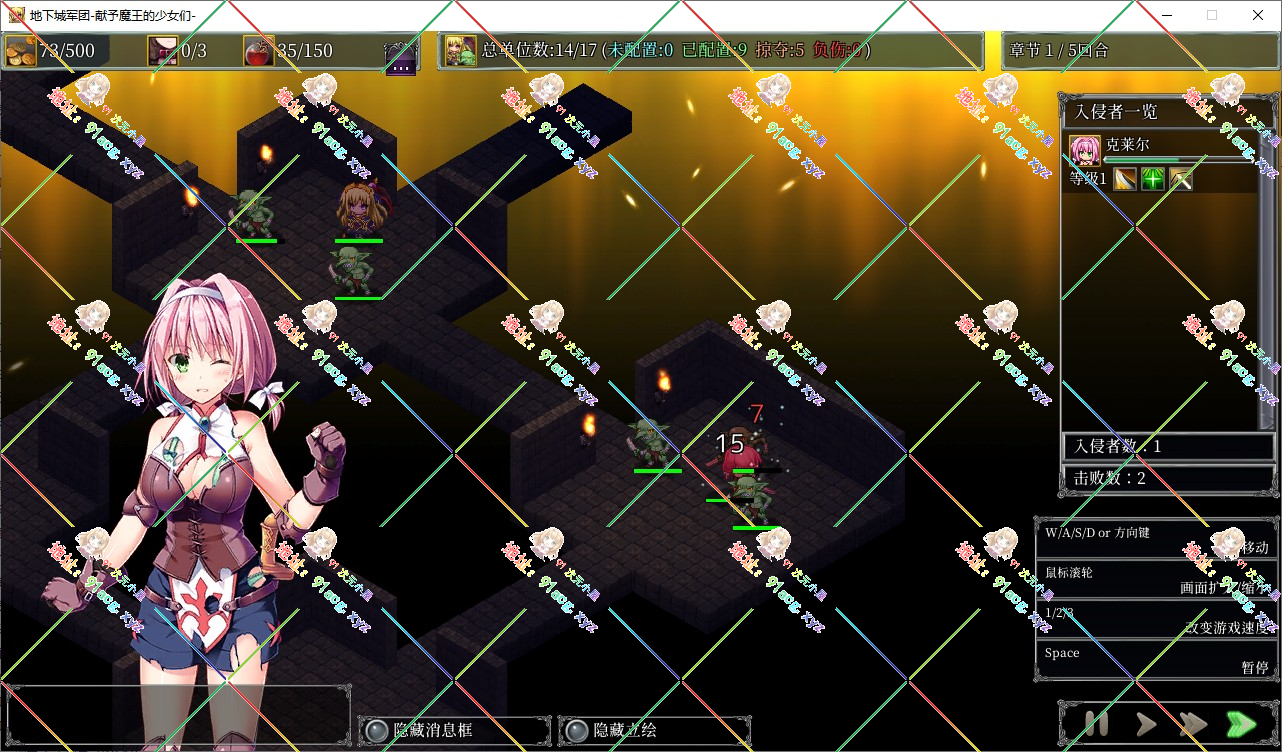This screenshot has width=1282, height=752.
Task: Inspect the green cross heal skill icon
Action: [x=1153, y=180]
